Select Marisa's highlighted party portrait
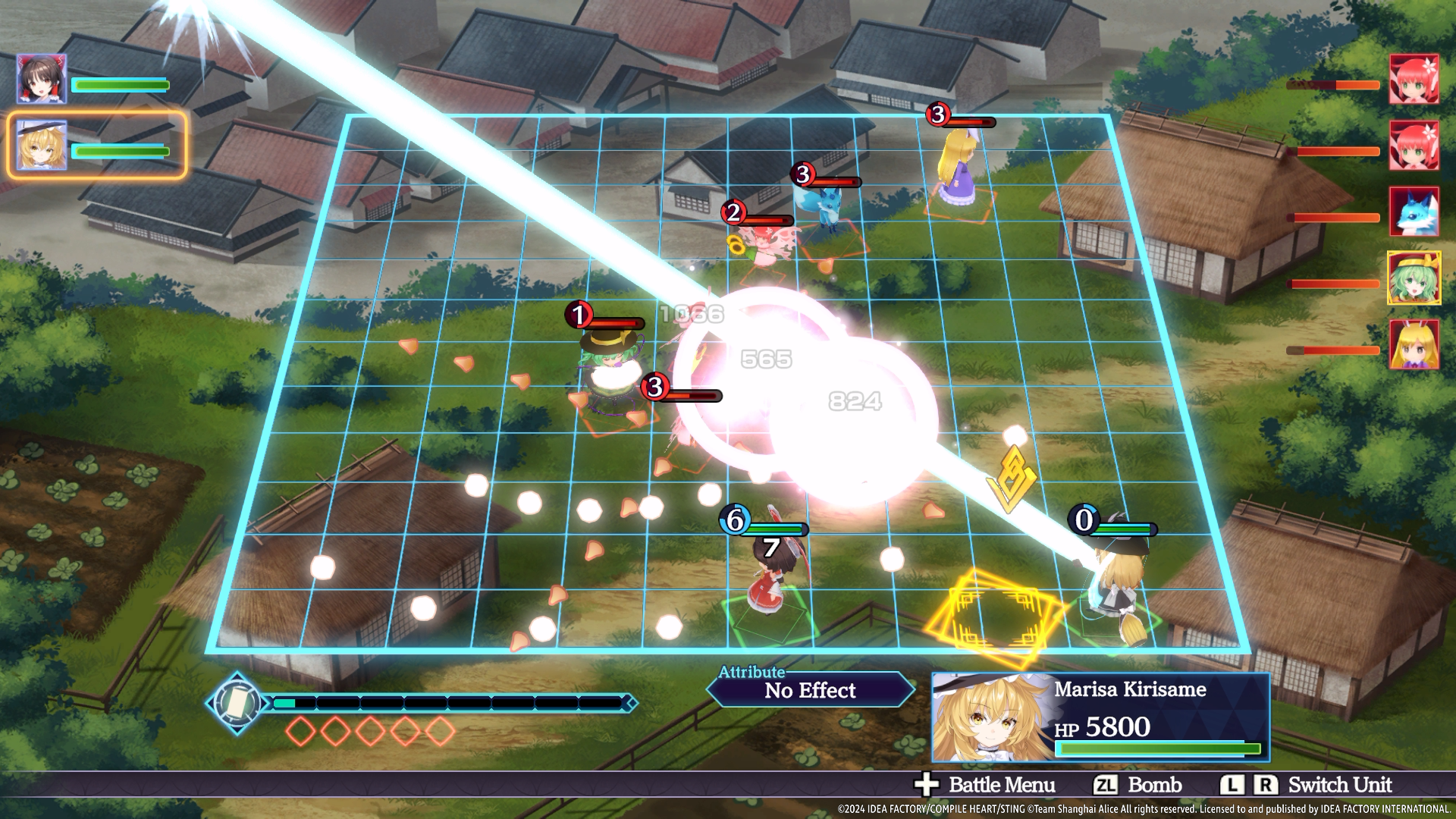 click(x=42, y=145)
